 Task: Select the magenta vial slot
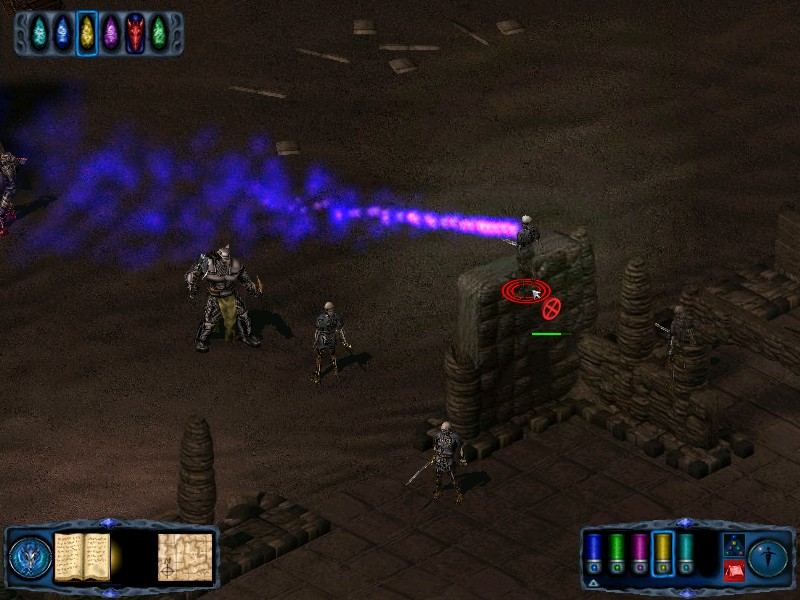640,553
